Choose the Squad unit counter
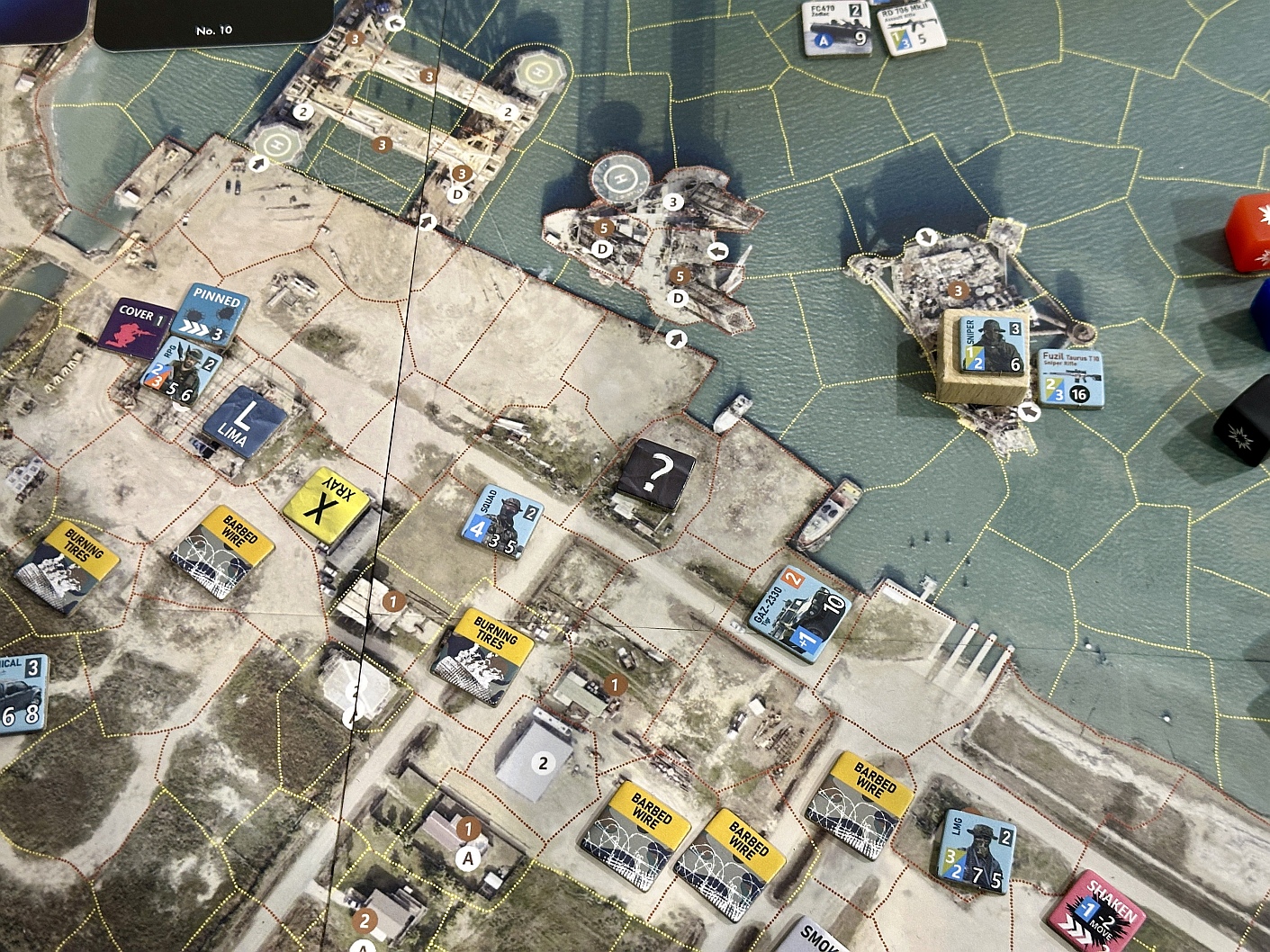The image size is (1270, 952). pos(504,522)
